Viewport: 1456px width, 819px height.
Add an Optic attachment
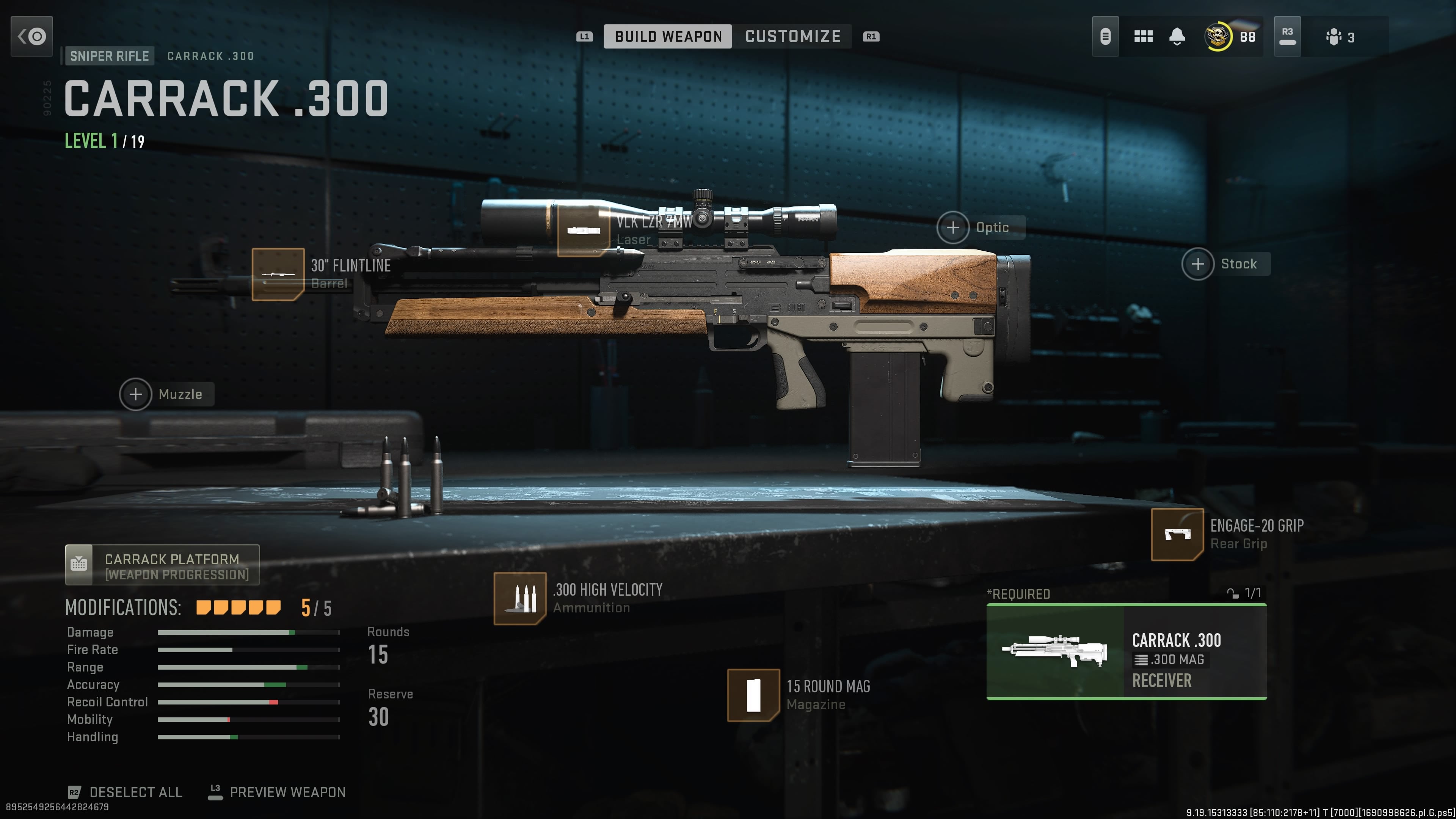tap(954, 227)
